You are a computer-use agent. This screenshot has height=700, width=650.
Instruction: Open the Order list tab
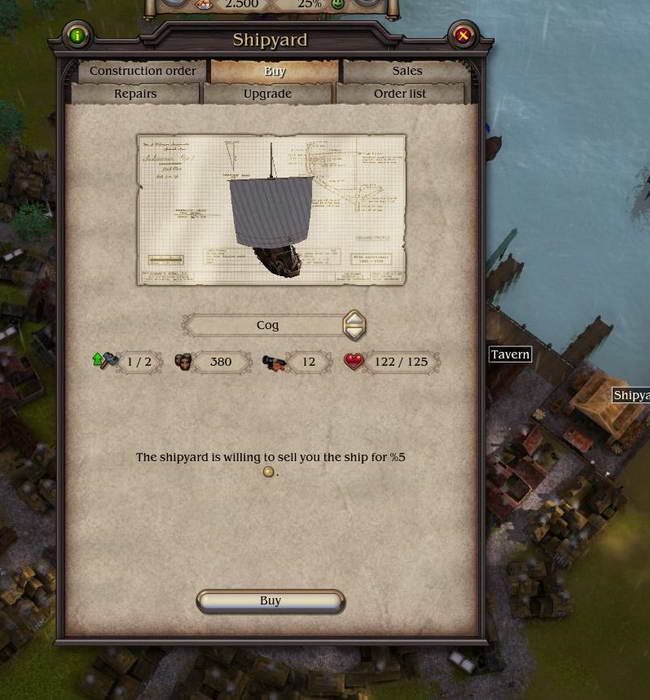pyautogui.click(x=400, y=94)
